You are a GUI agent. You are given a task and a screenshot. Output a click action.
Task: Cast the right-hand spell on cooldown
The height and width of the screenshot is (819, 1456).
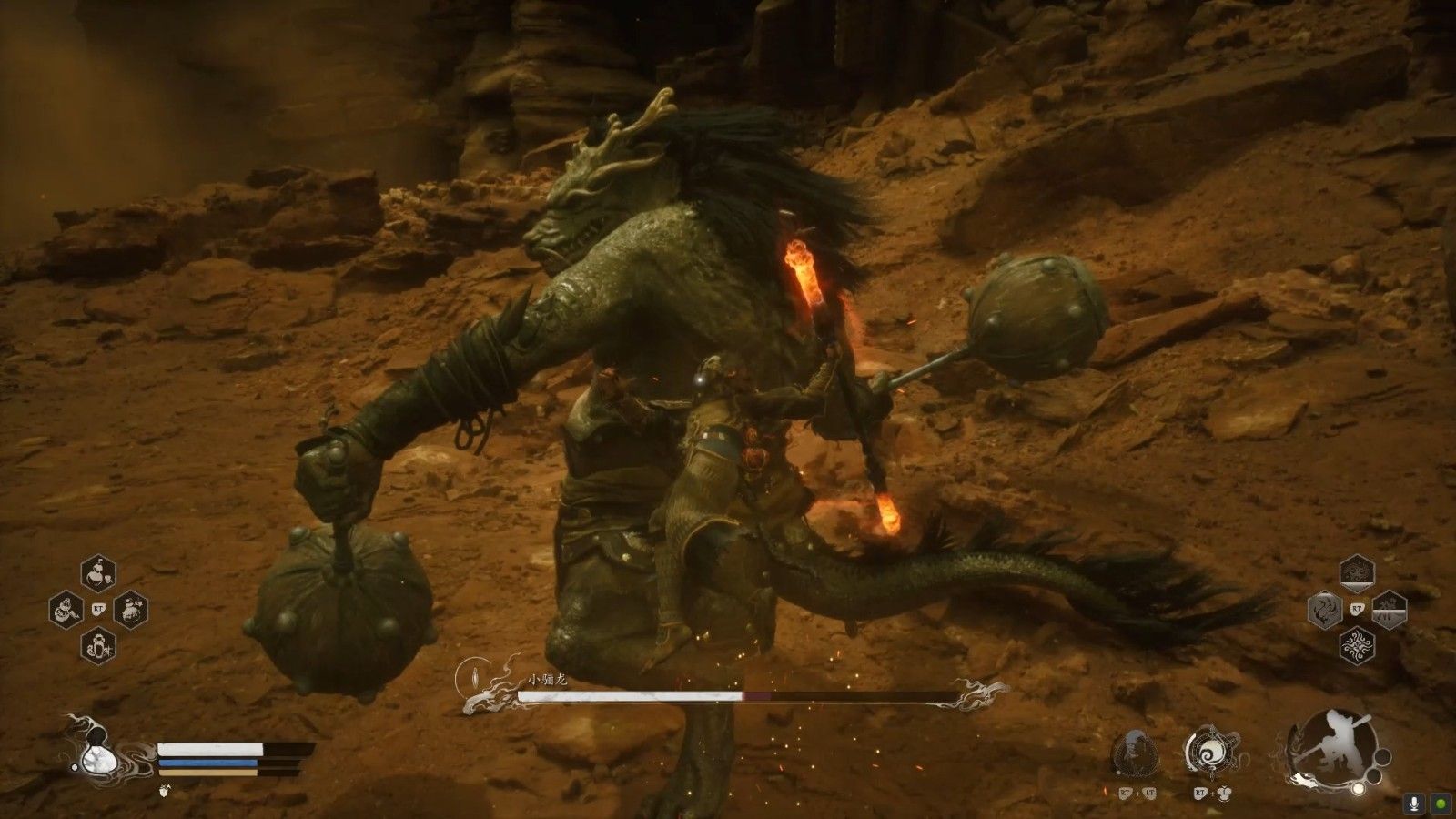1390,610
